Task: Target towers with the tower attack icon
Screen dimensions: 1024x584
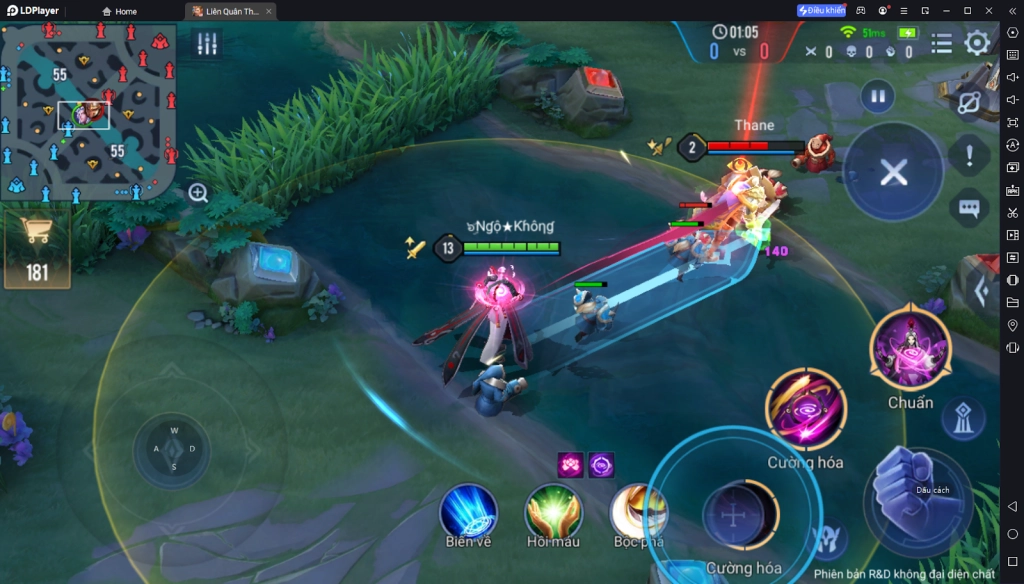Action: click(x=963, y=422)
